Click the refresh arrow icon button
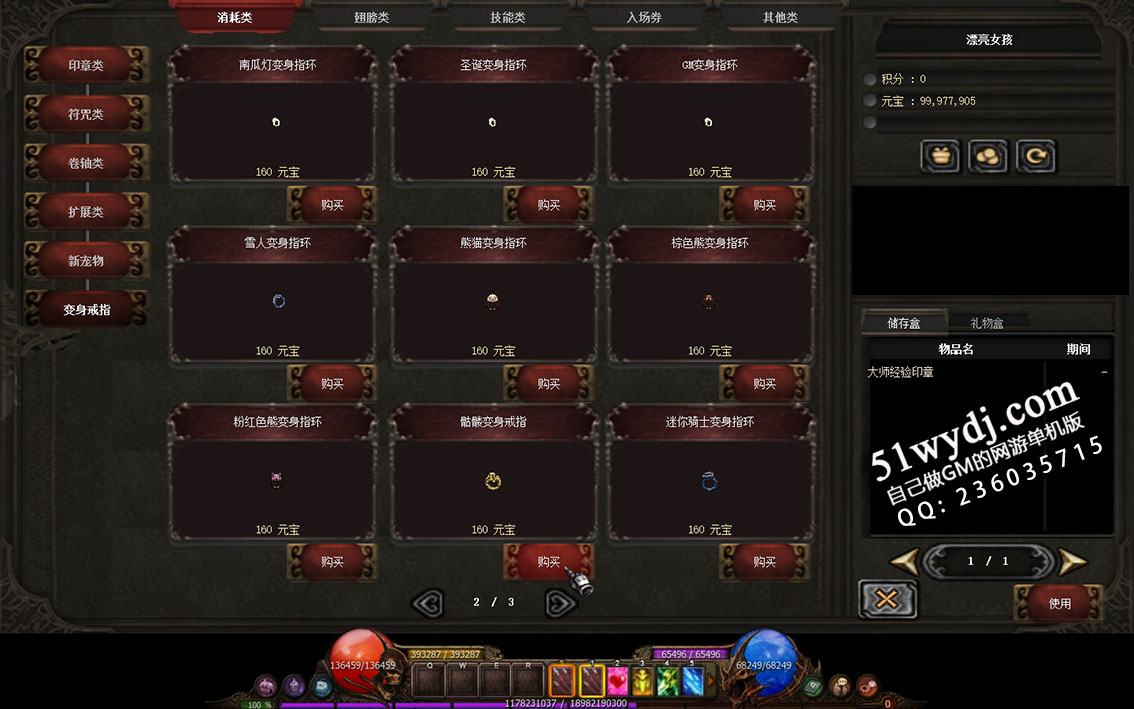Screen dimensions: 1134x709 tap(1035, 156)
